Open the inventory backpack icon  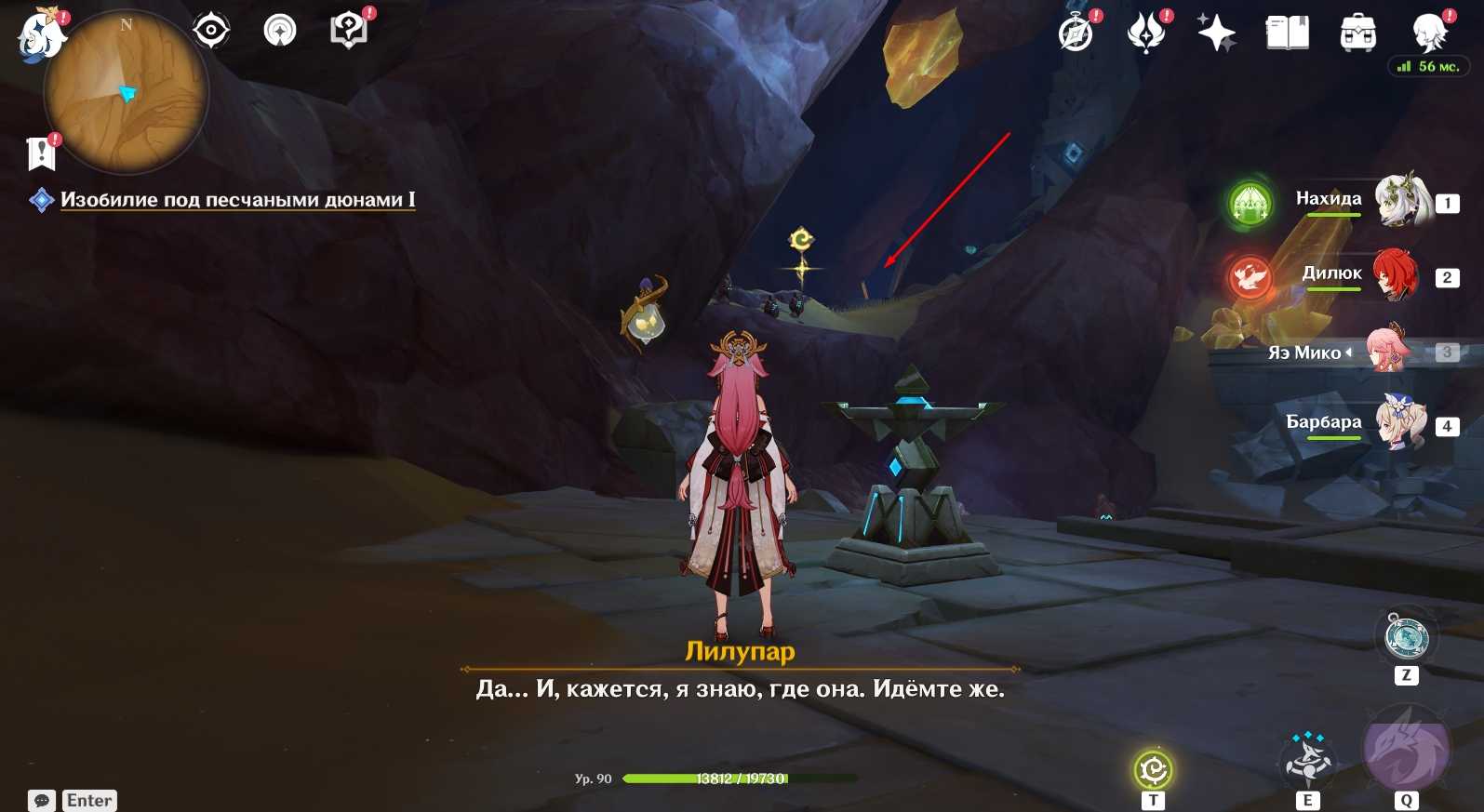click(1357, 34)
